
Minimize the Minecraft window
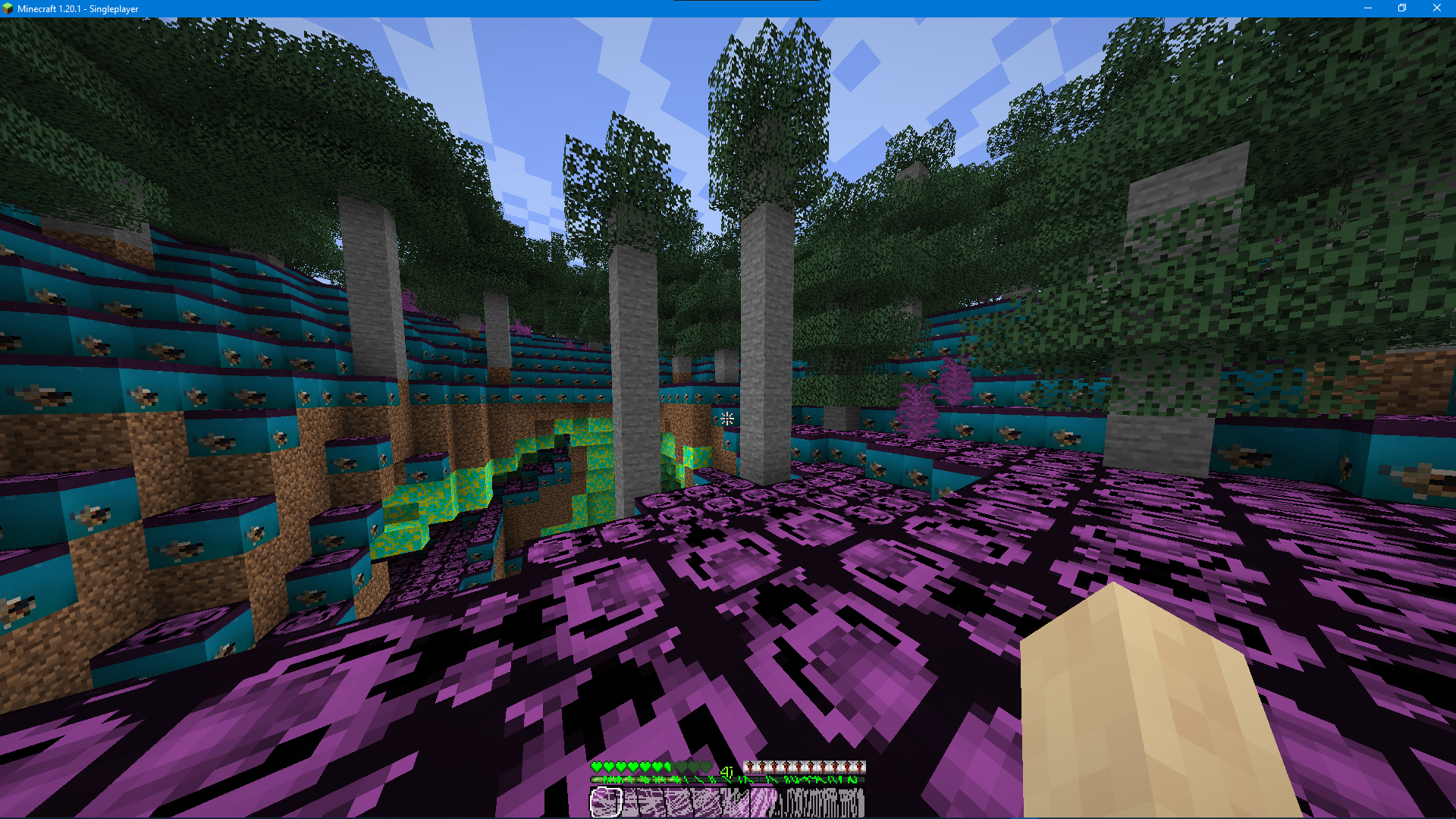1367,8
